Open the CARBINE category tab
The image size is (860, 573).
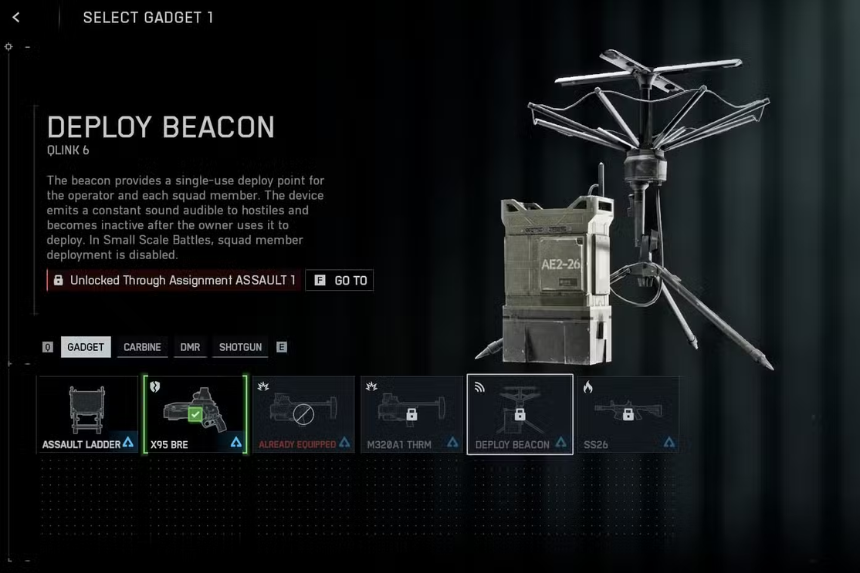pos(143,347)
